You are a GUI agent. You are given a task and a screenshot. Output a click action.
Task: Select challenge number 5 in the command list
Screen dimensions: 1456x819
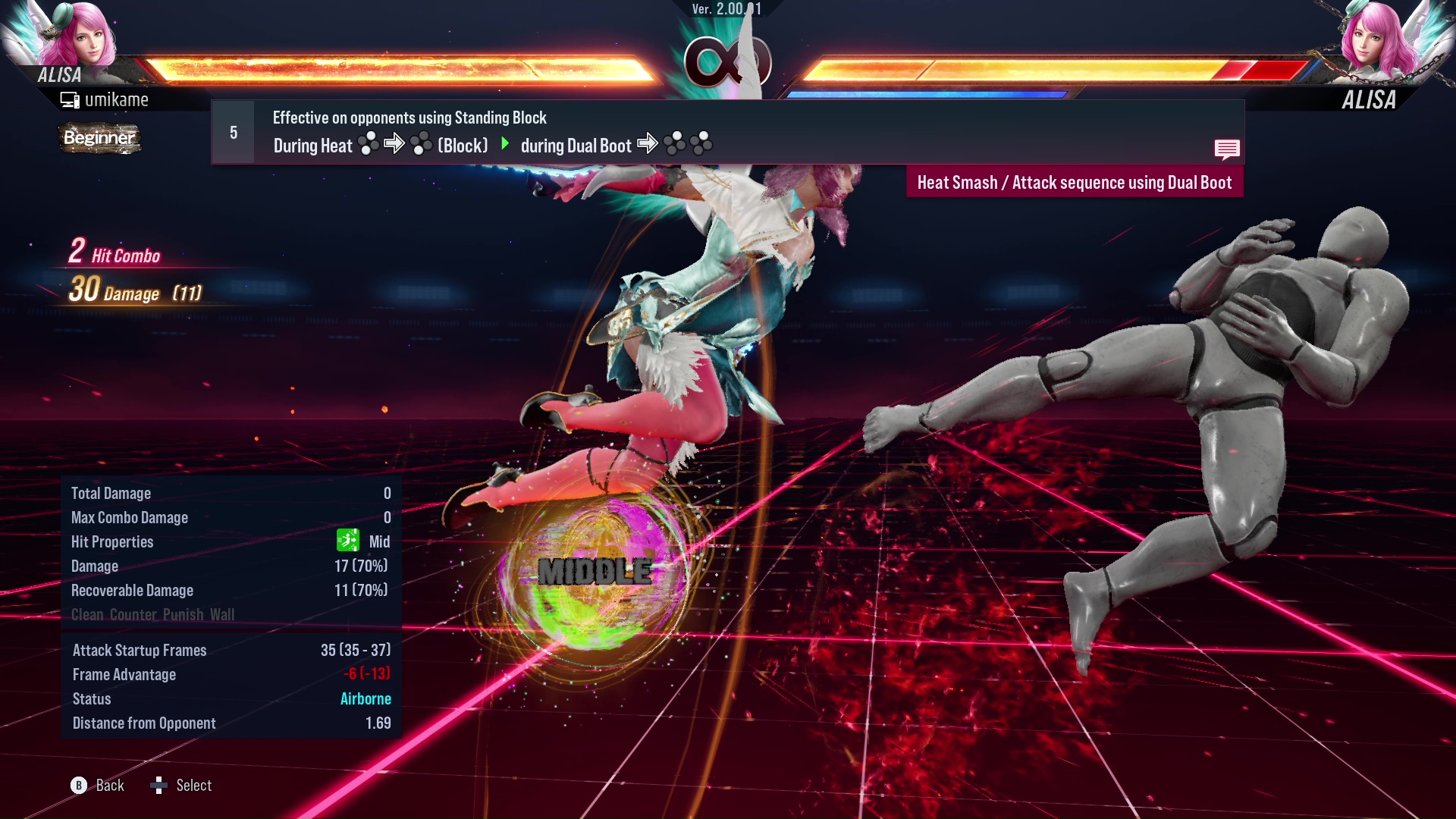click(x=232, y=131)
